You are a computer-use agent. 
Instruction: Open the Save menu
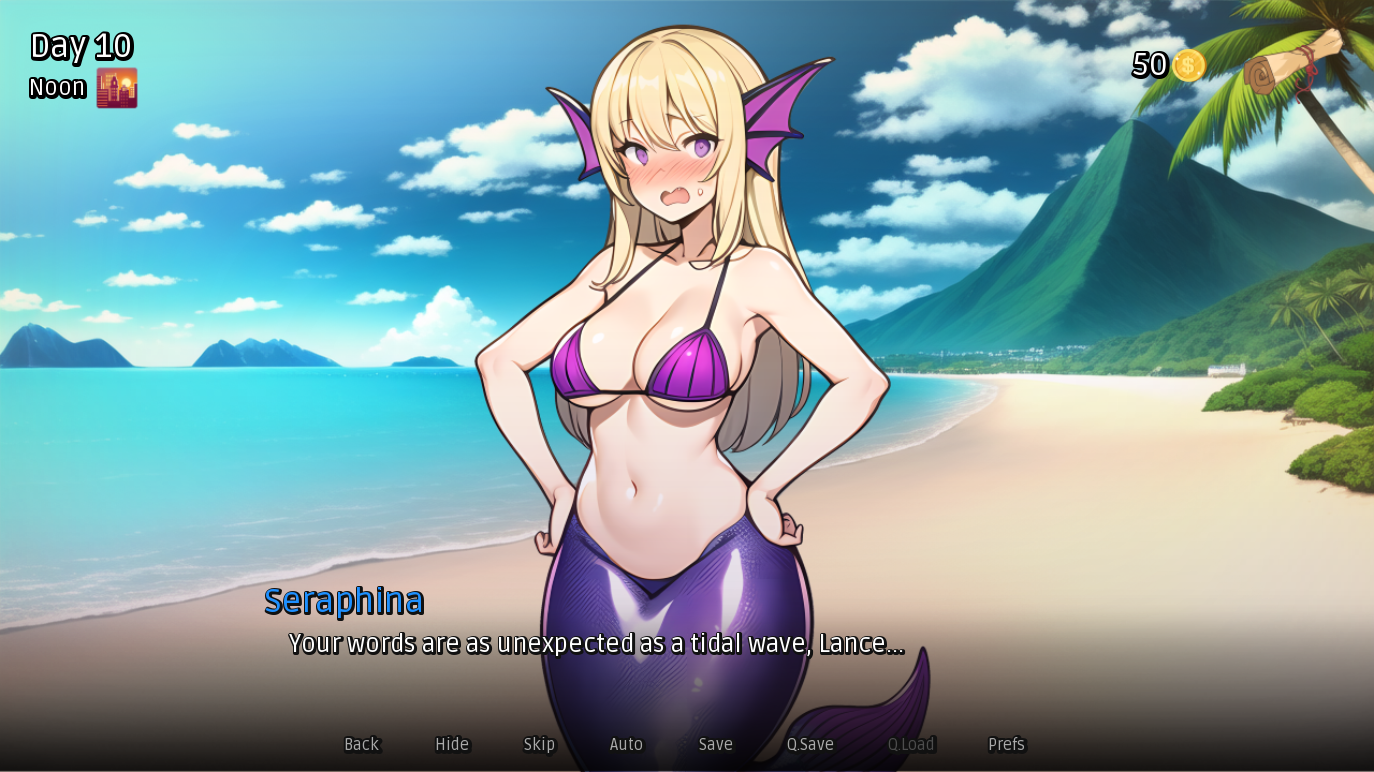coord(715,744)
